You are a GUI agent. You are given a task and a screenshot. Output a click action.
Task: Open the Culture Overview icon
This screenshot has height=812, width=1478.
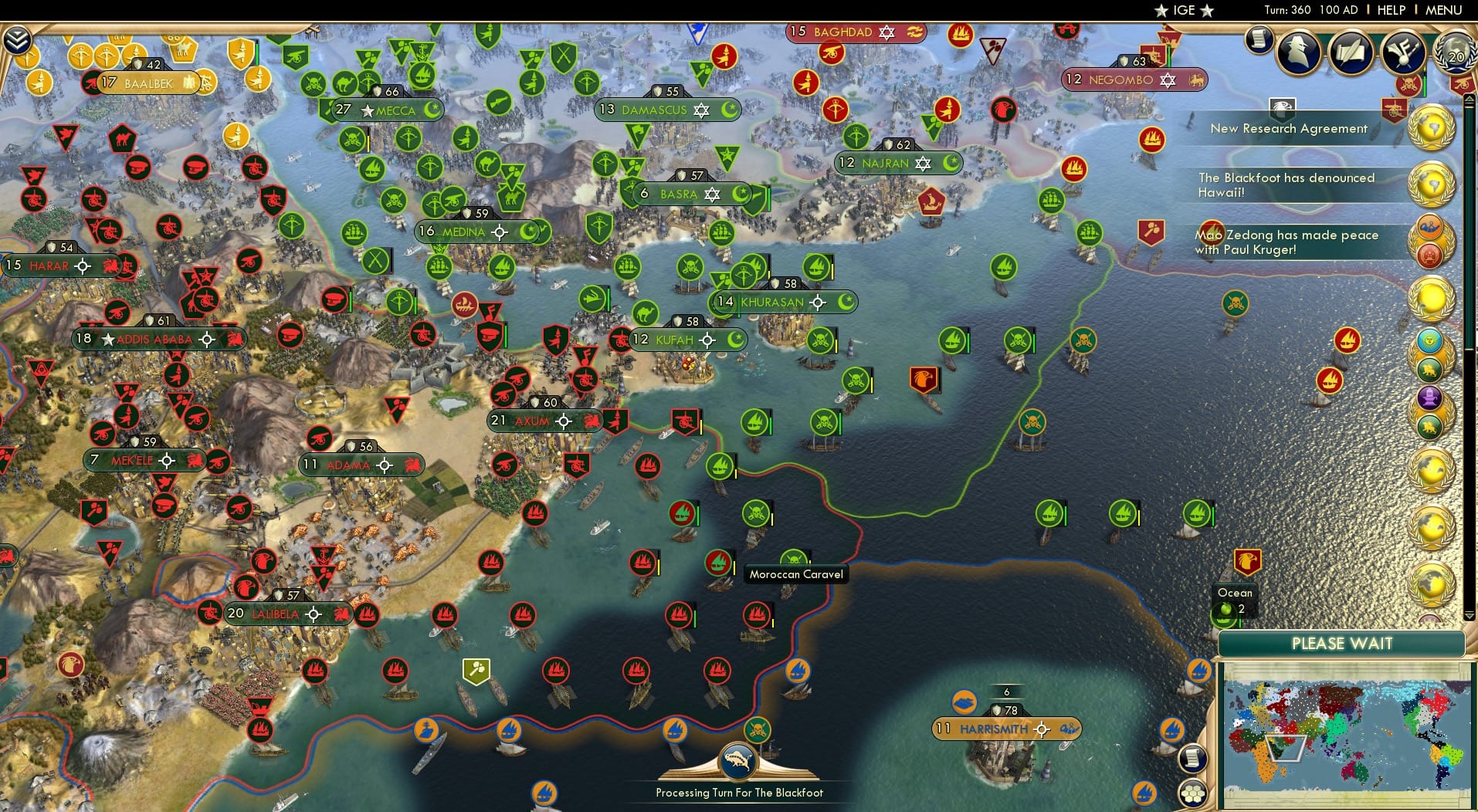(1403, 52)
